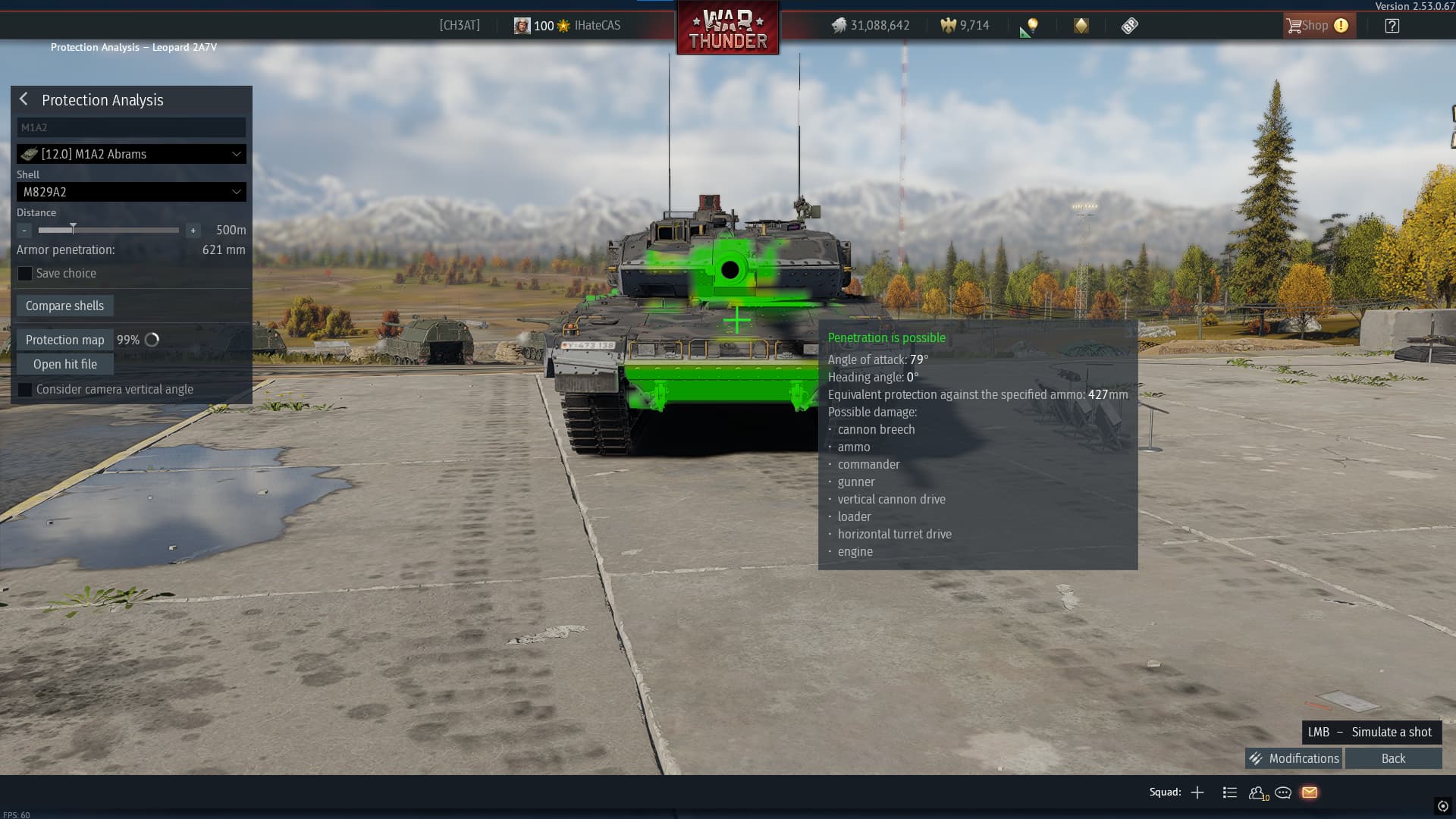Open the Modifications screen

[1294, 758]
